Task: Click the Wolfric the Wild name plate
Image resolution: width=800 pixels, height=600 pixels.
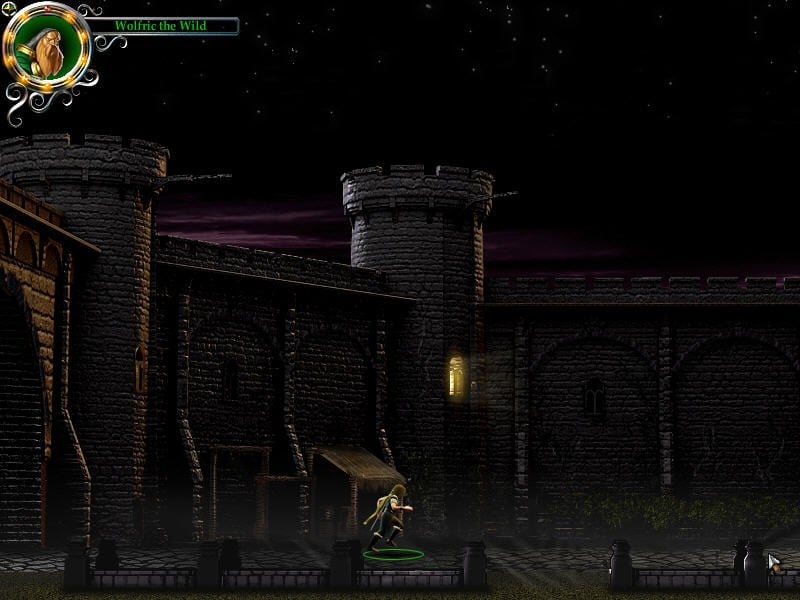Action: [162, 25]
